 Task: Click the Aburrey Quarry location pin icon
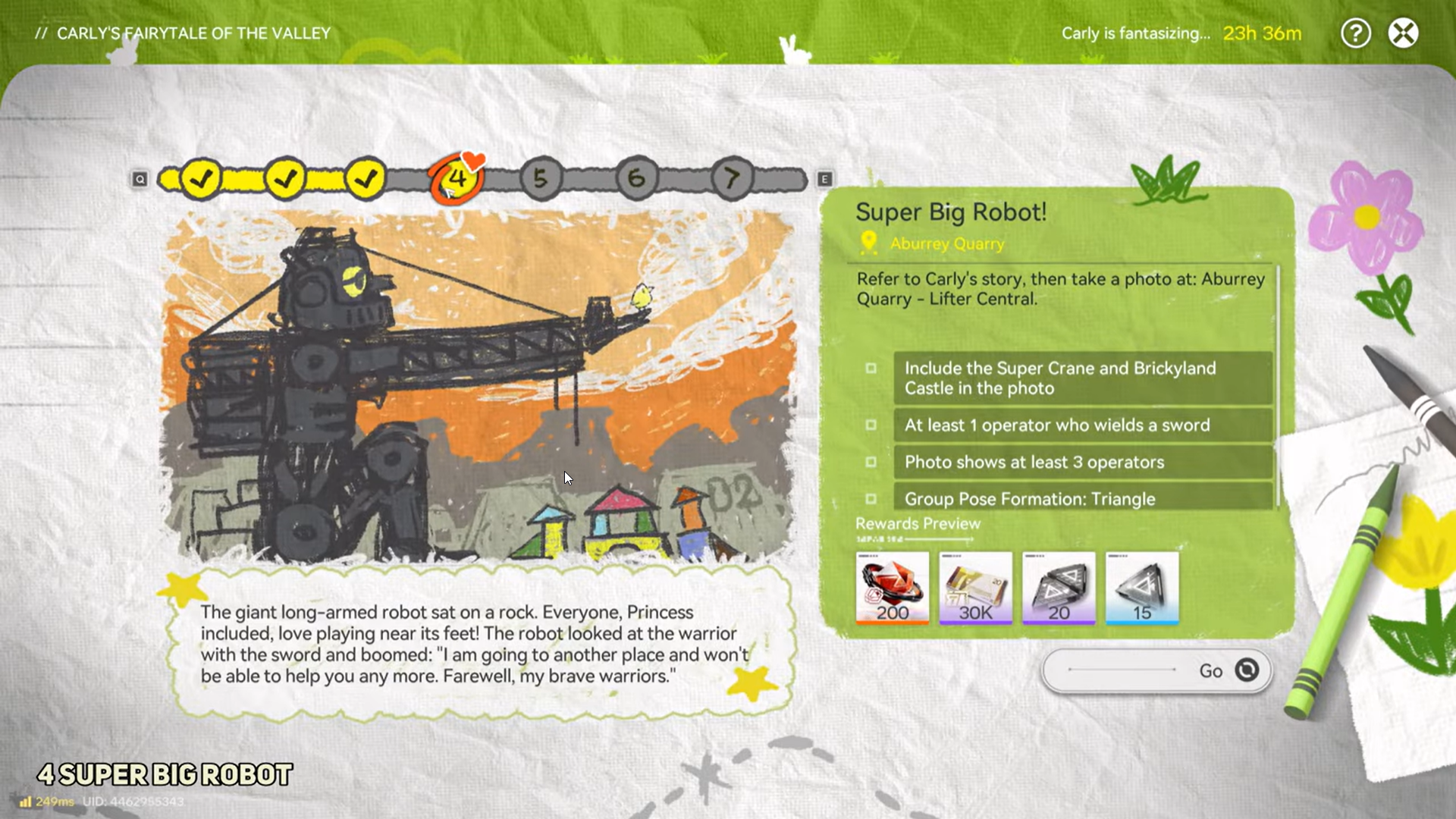click(x=869, y=244)
